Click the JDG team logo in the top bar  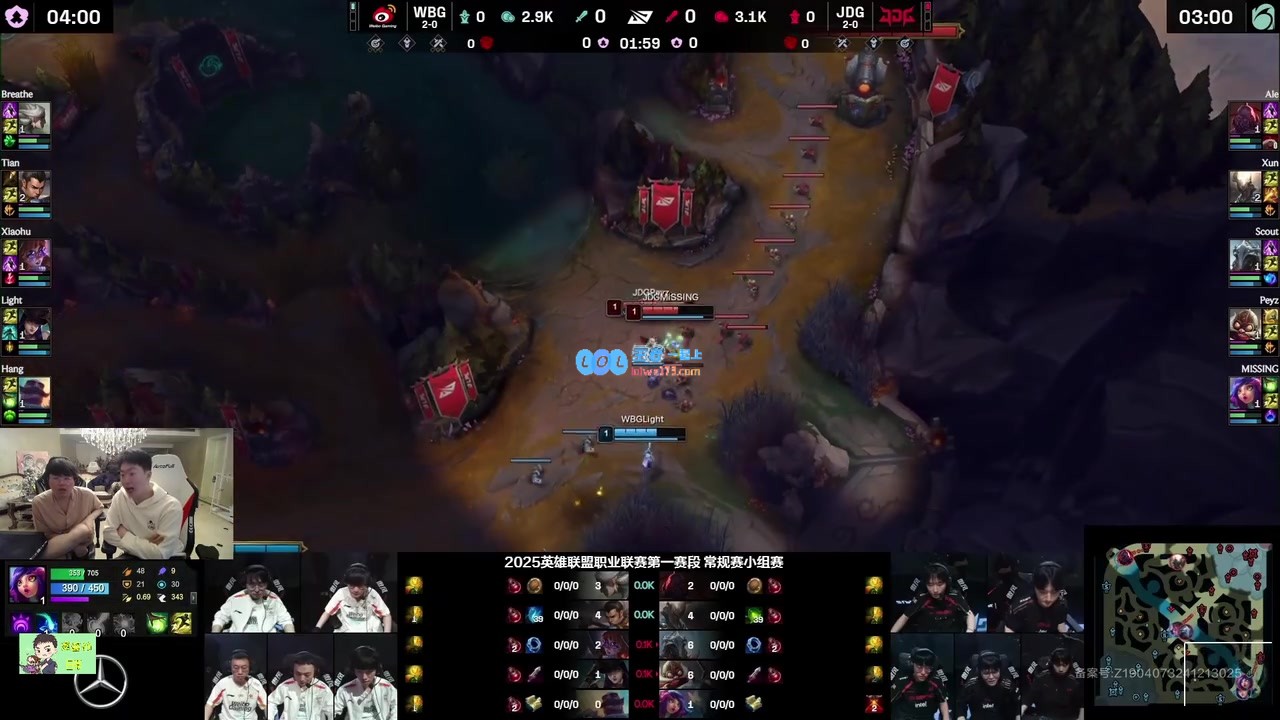click(896, 16)
